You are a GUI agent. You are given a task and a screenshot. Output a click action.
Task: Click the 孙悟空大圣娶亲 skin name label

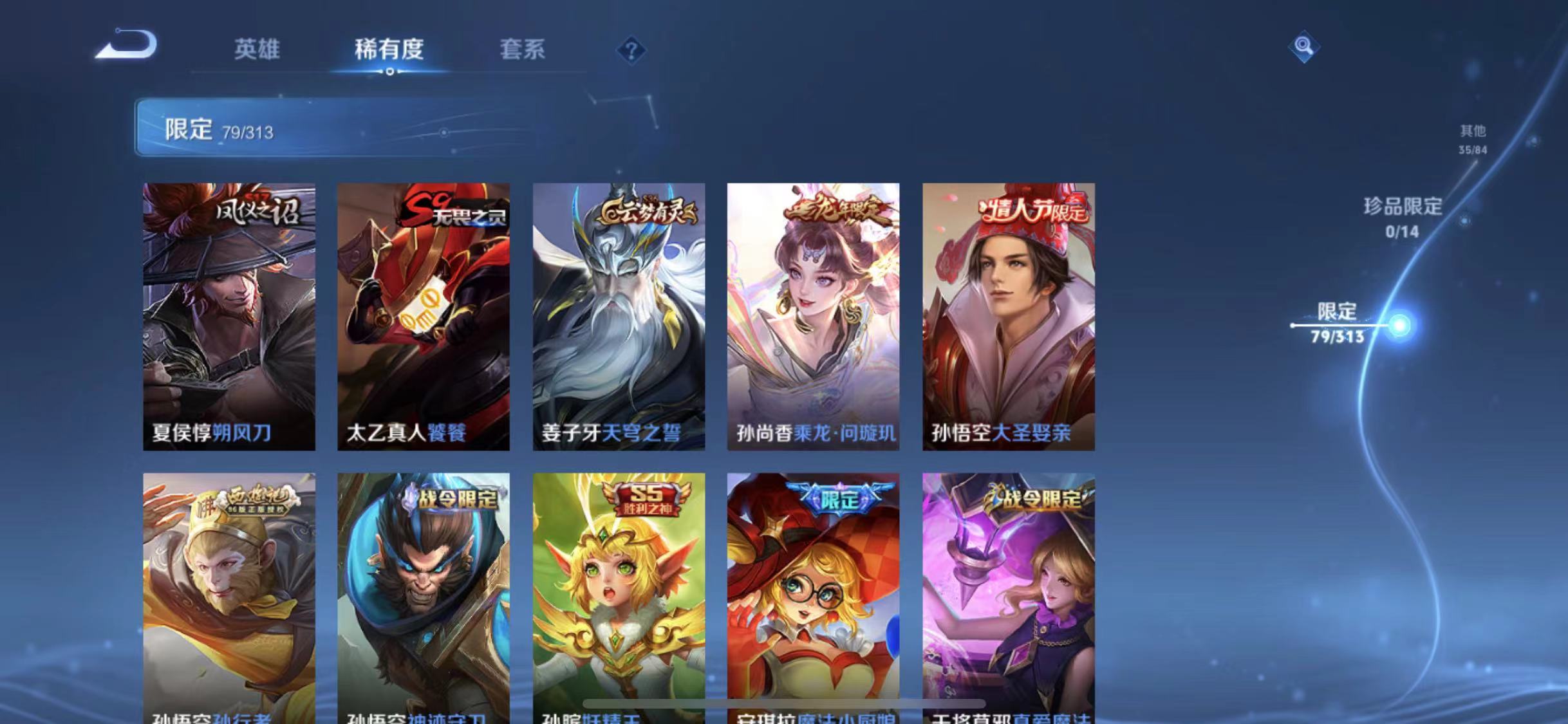(1007, 433)
